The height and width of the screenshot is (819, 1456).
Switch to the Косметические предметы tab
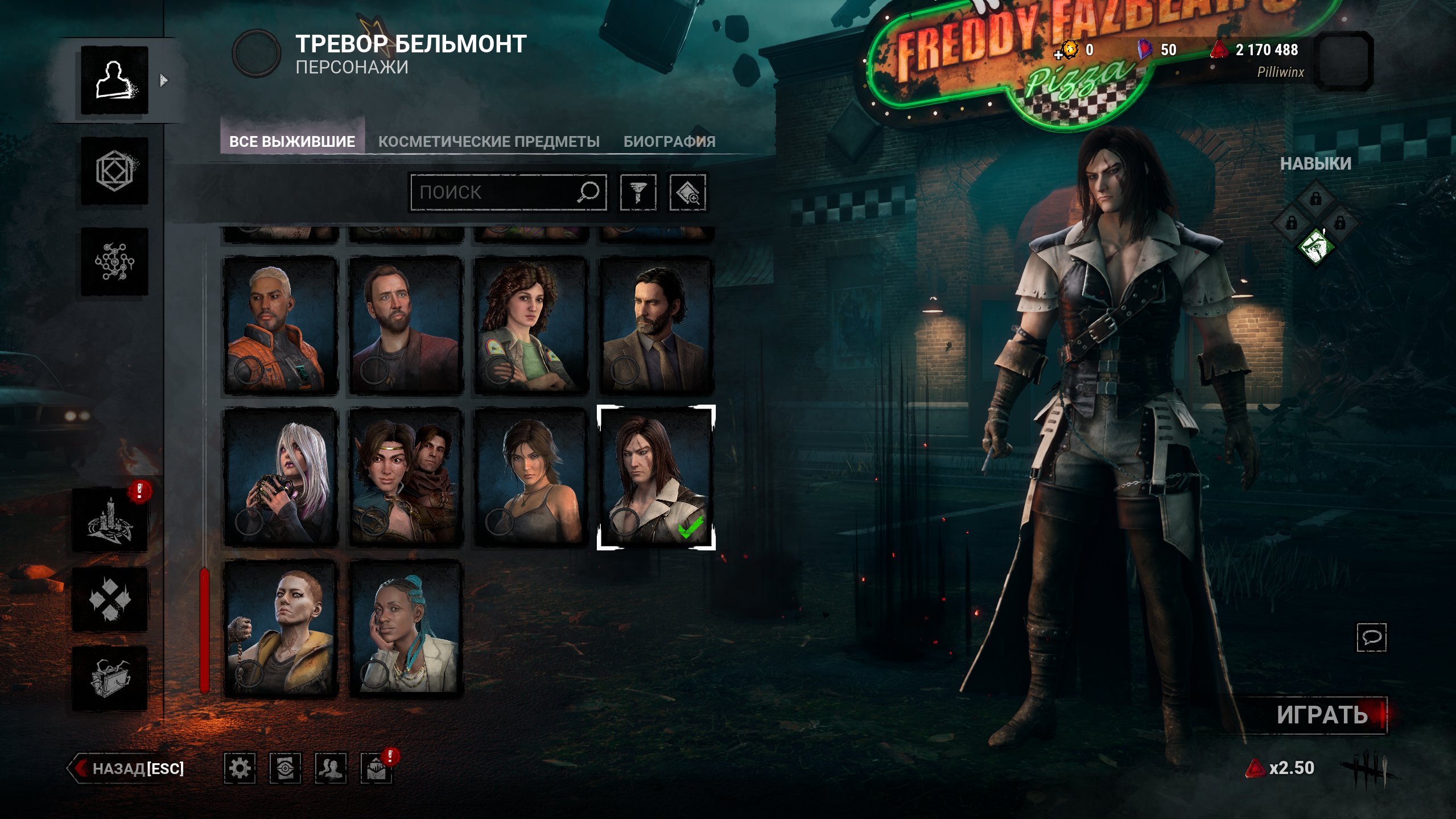pyautogui.click(x=489, y=142)
